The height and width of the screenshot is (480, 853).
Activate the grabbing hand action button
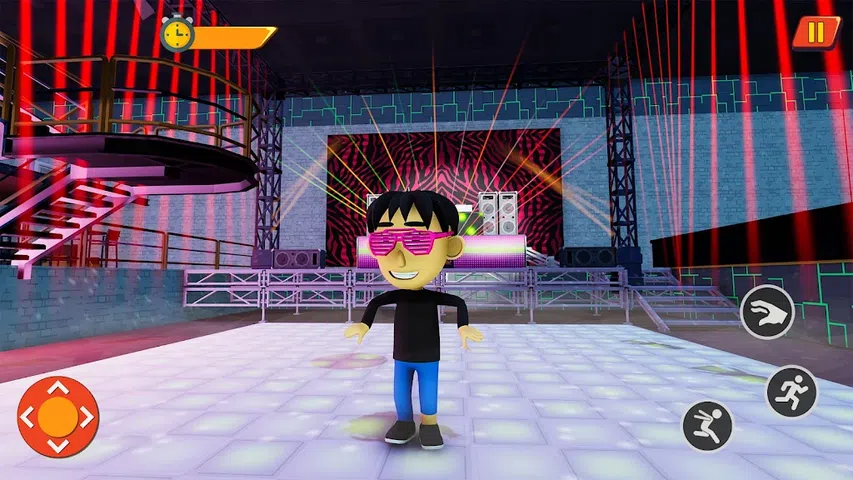point(767,312)
